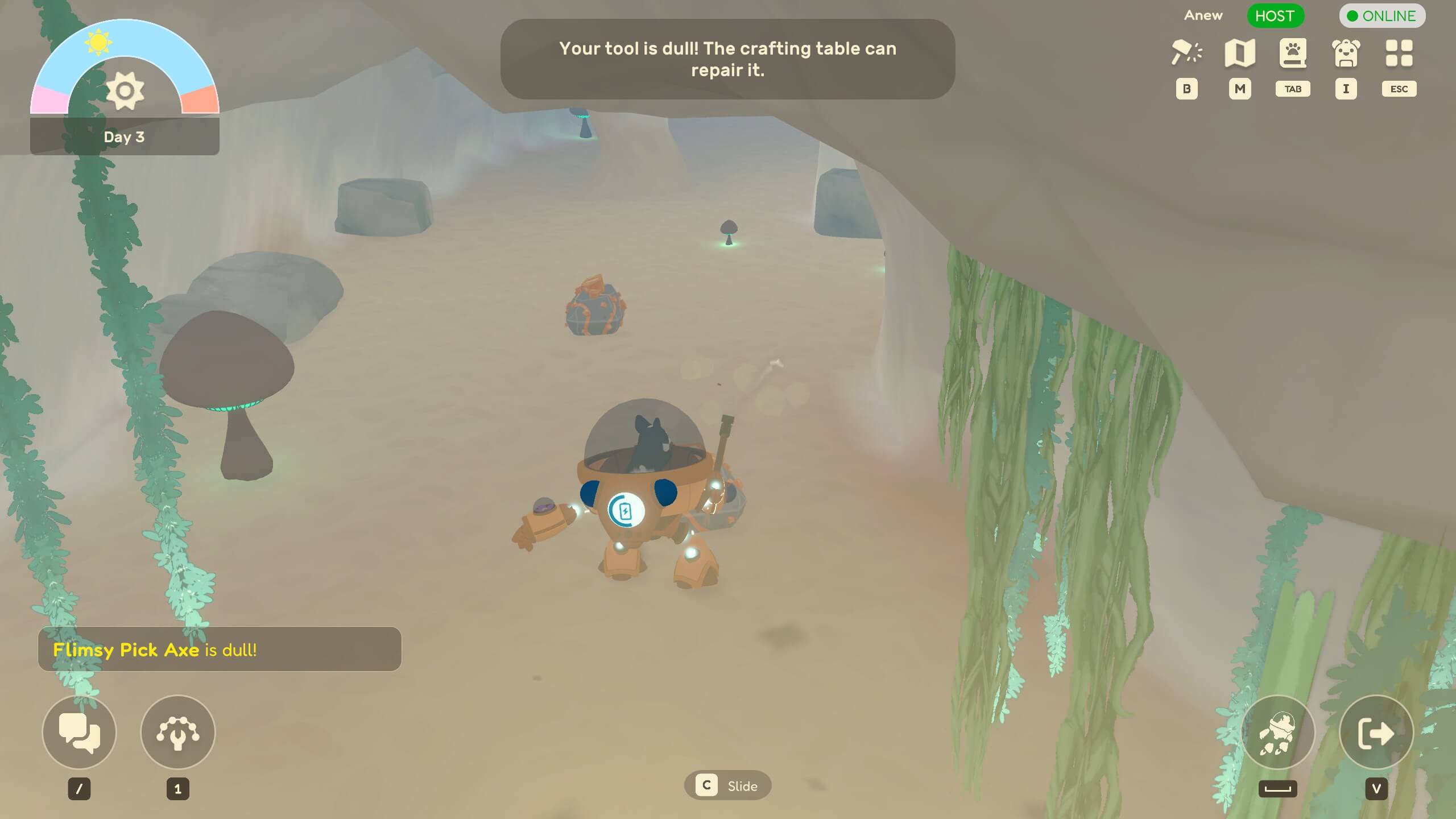Image resolution: width=1456 pixels, height=819 pixels.
Task: Open the game menu four-square grid icon
Action: 1399,52
